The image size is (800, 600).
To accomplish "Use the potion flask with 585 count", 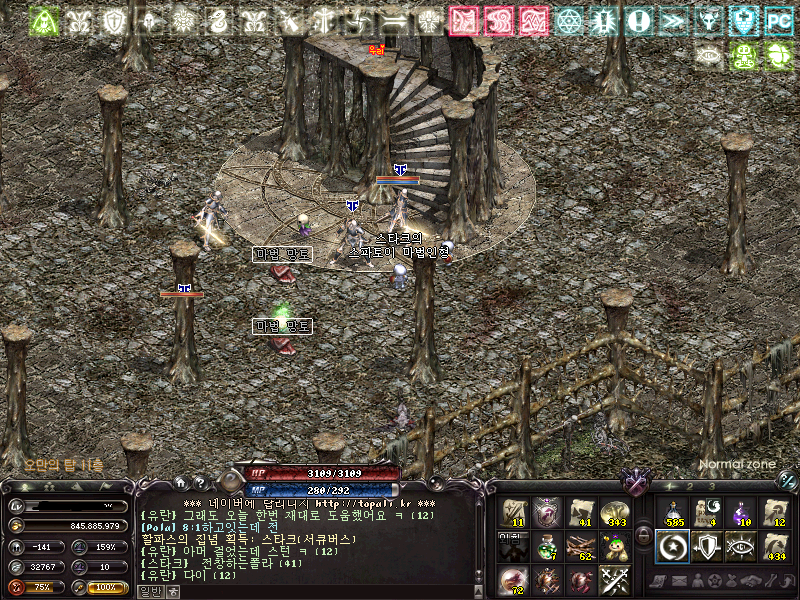I will [672, 512].
